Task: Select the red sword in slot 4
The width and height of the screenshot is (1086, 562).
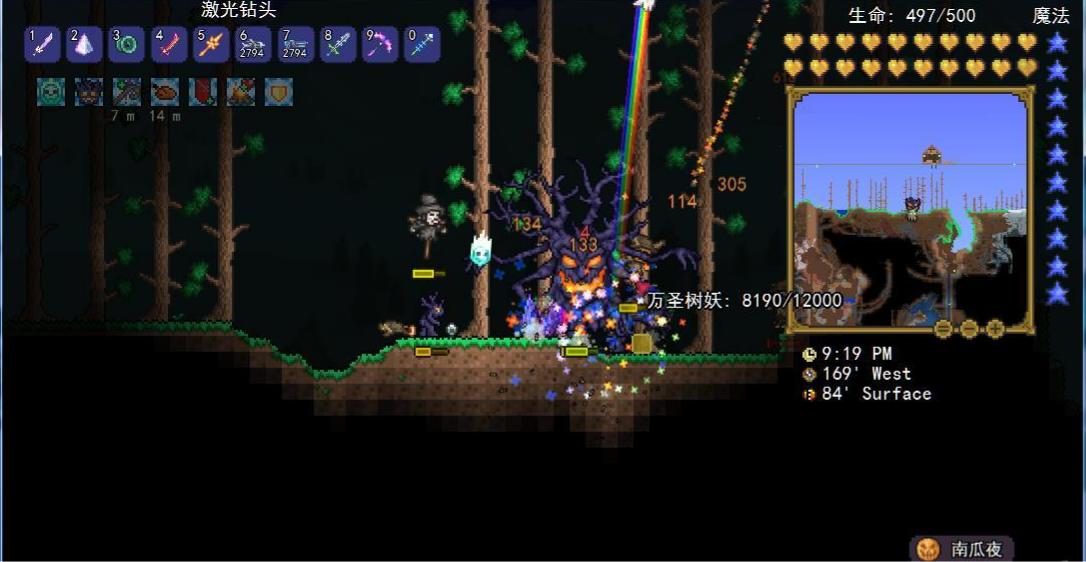Action: tap(169, 44)
